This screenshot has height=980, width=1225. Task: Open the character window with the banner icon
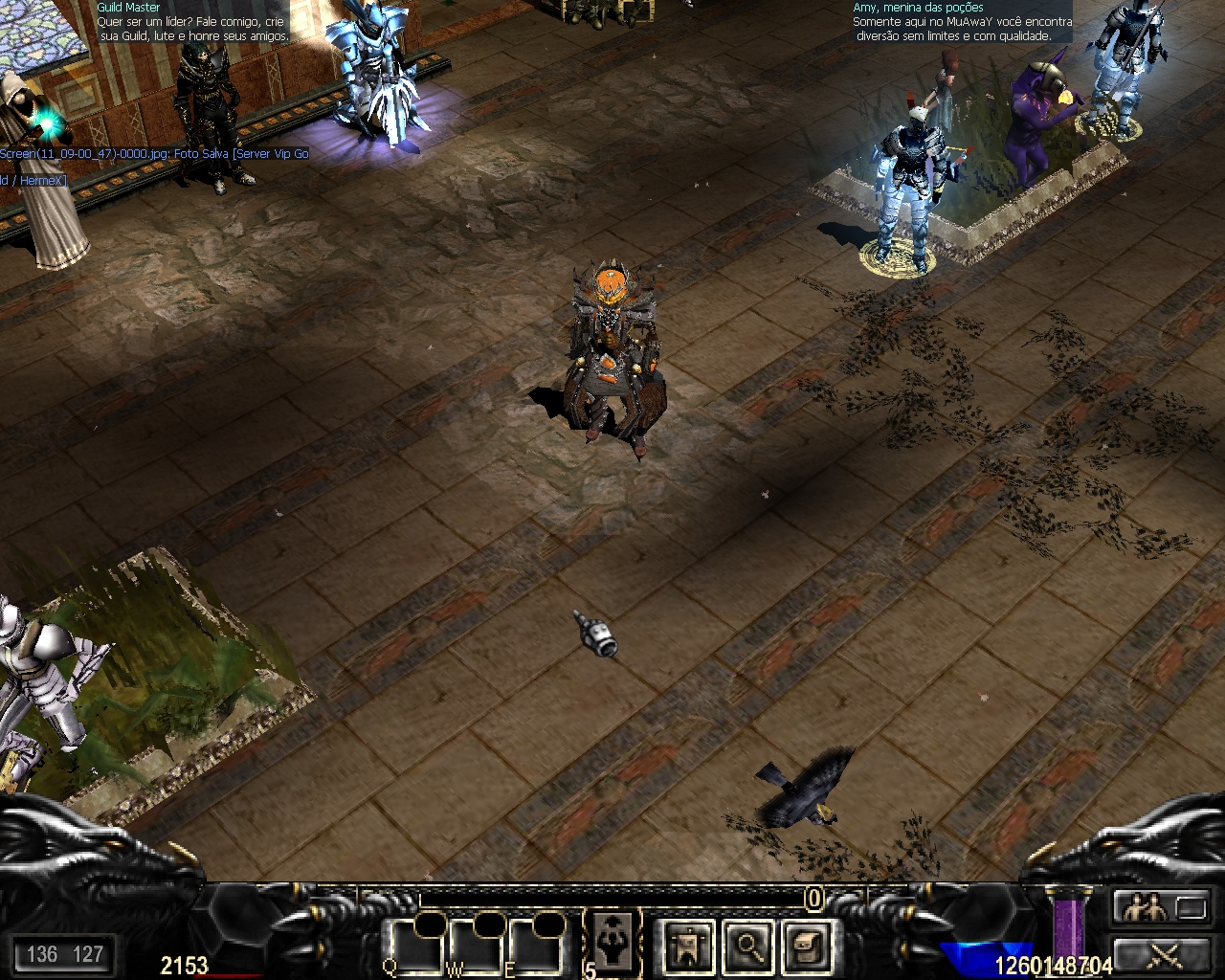click(x=687, y=947)
